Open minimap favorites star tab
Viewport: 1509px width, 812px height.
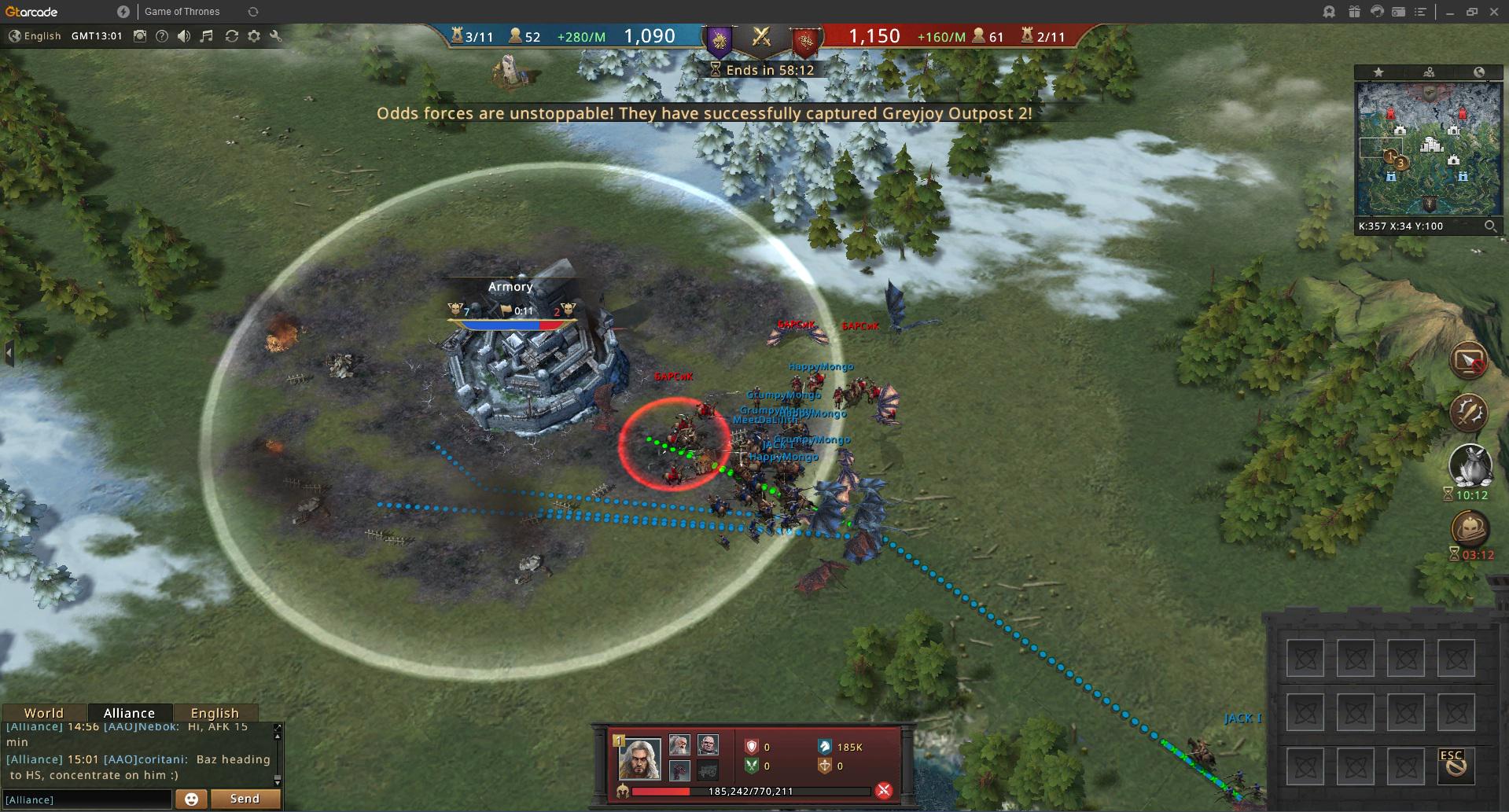1378,72
